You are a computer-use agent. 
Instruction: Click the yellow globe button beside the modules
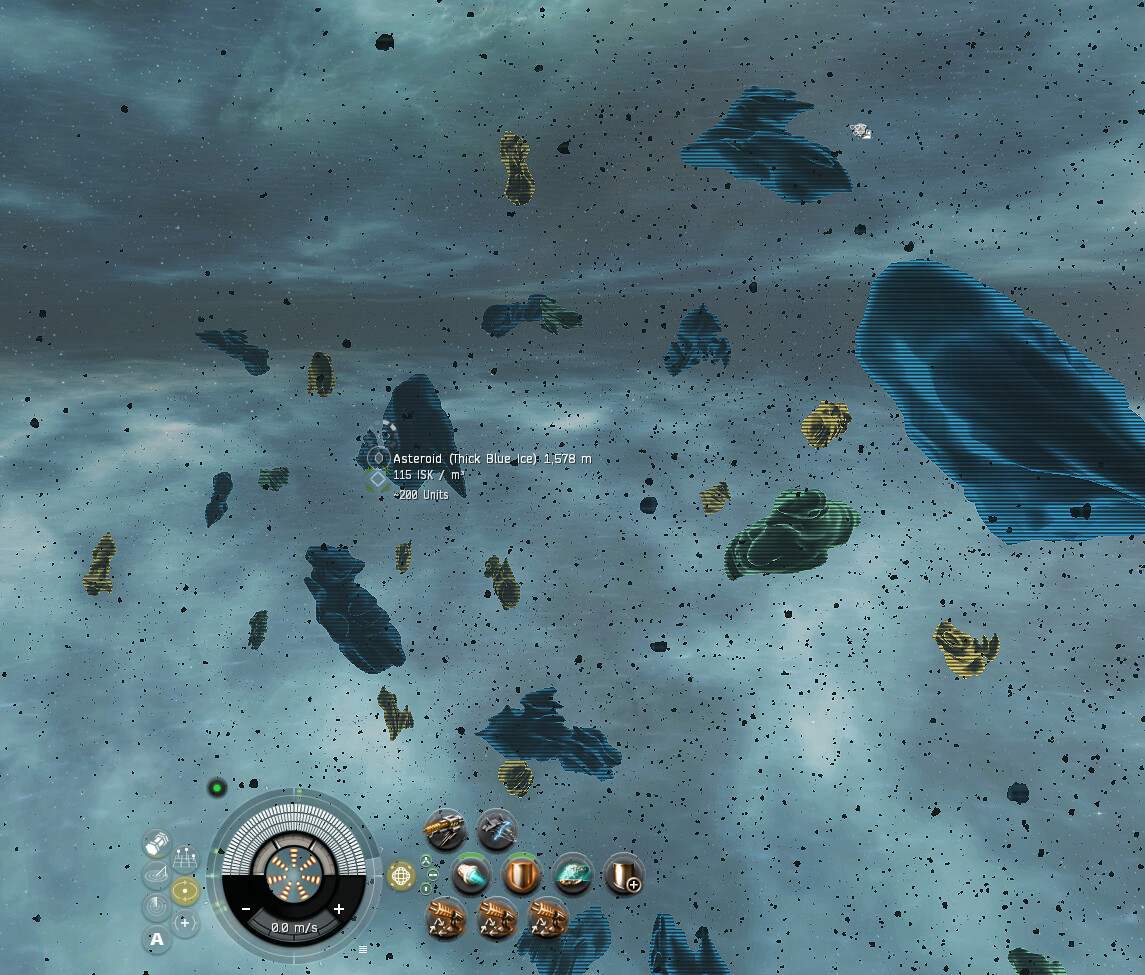pos(401,876)
